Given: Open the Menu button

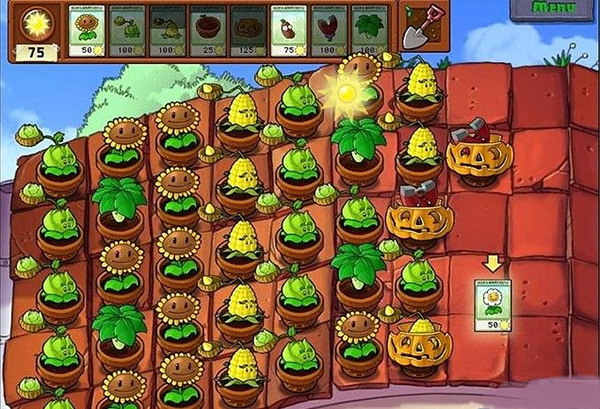Looking at the screenshot, I should [553, 9].
